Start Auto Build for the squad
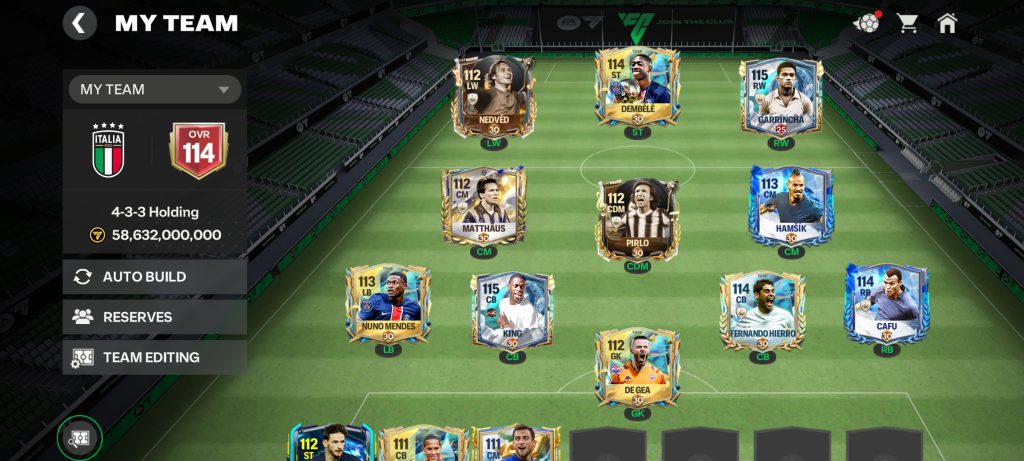Image resolution: width=1024 pixels, height=461 pixels. click(155, 276)
